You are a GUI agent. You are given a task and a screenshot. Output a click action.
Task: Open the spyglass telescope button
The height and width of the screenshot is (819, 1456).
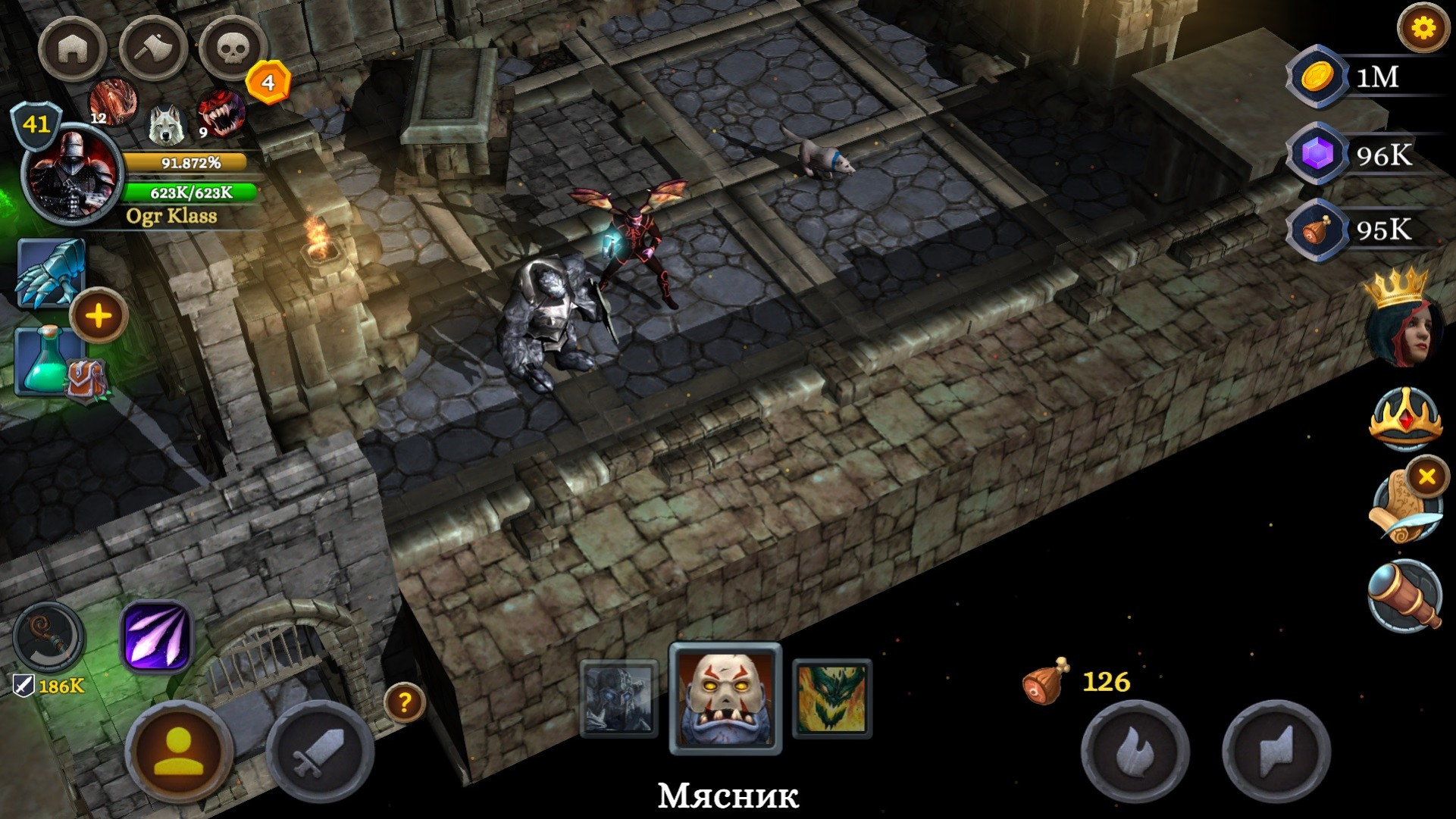point(1404,595)
